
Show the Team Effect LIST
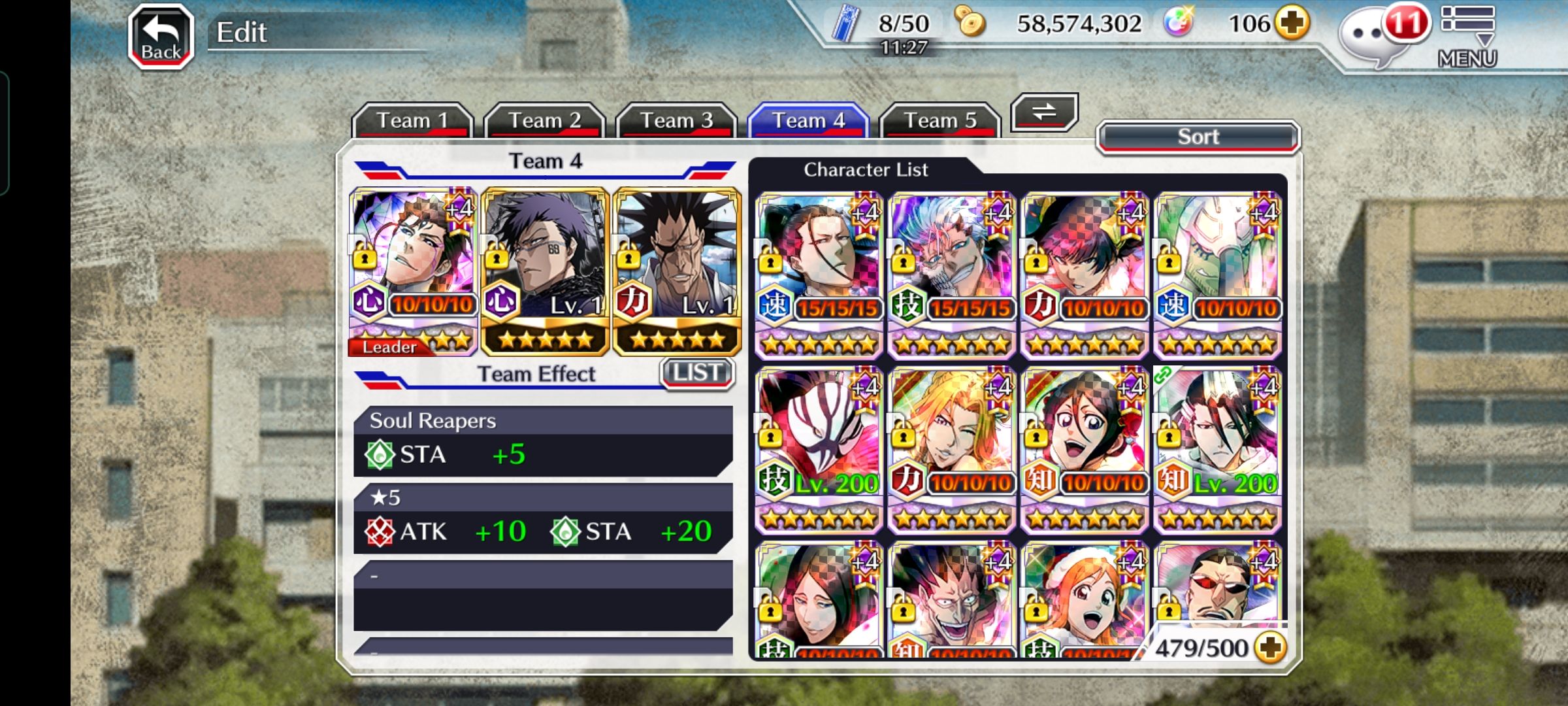point(696,373)
